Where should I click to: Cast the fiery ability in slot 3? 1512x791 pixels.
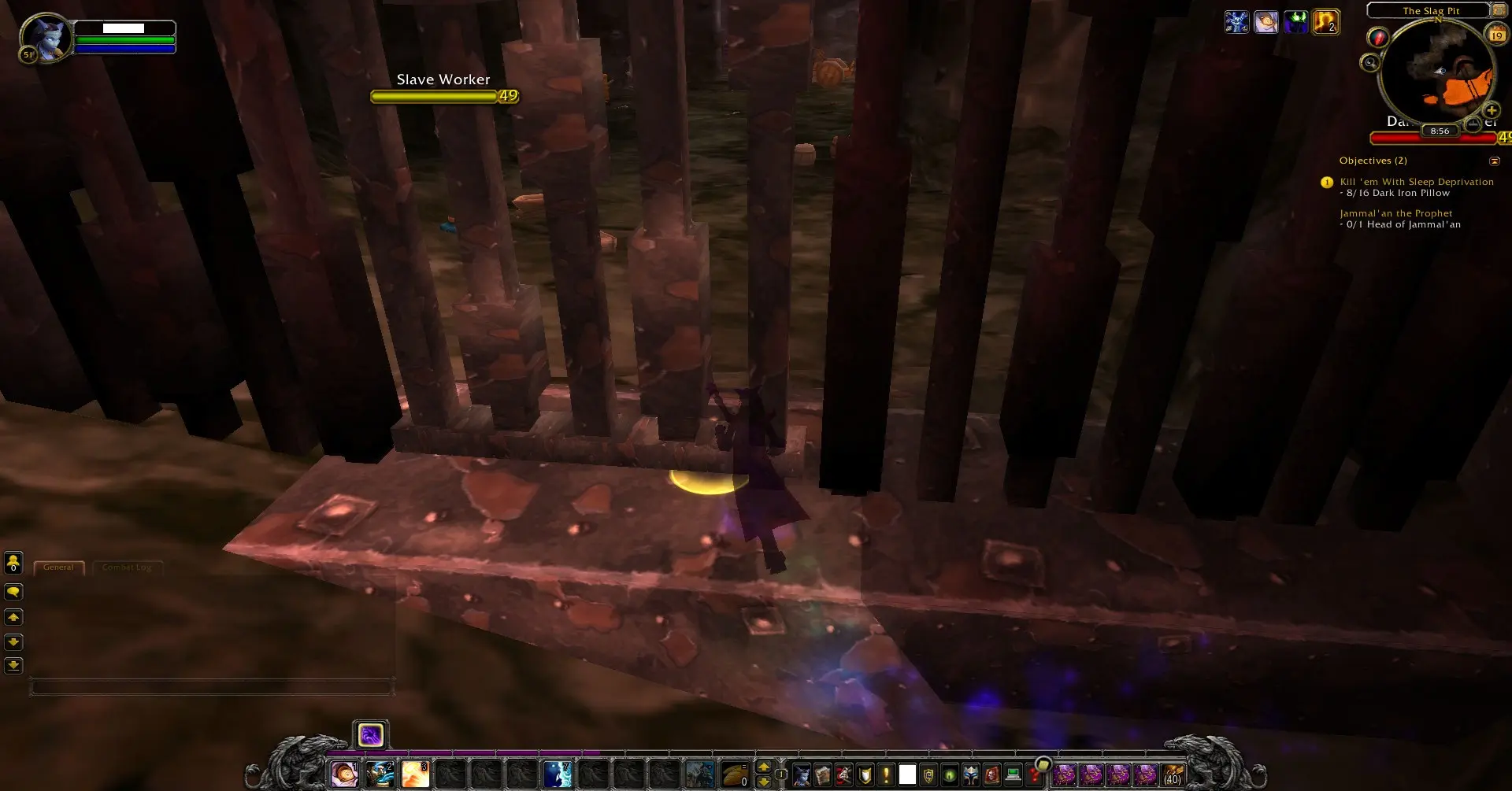point(415,775)
